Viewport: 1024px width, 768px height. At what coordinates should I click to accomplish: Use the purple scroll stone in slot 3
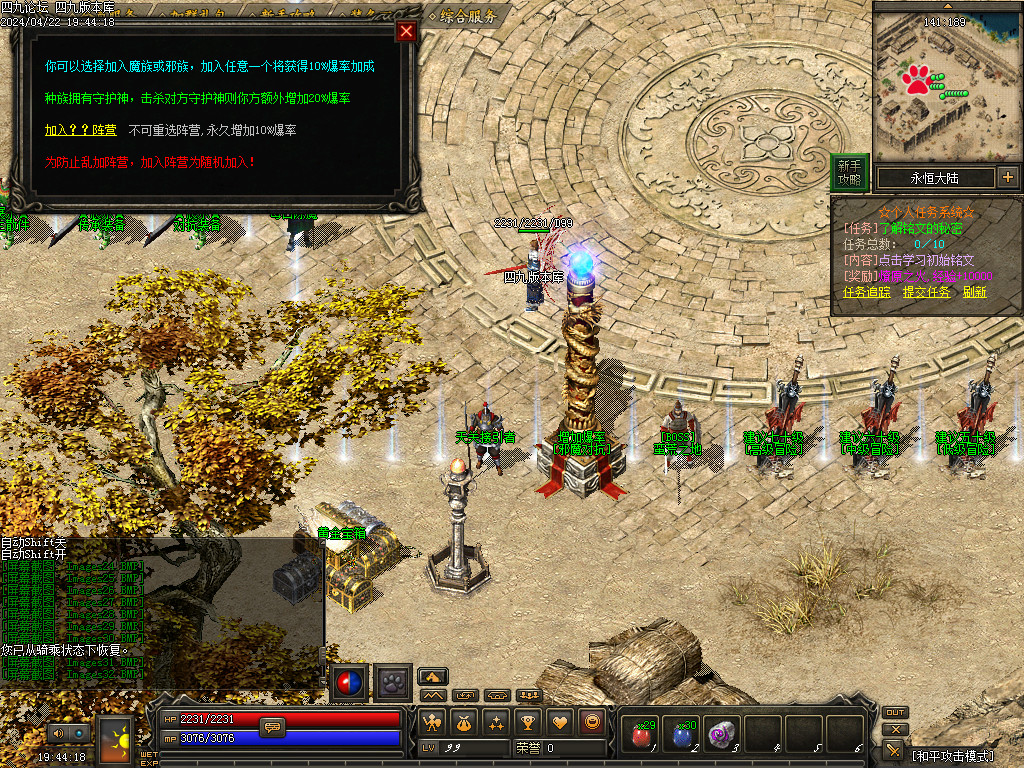click(x=722, y=735)
